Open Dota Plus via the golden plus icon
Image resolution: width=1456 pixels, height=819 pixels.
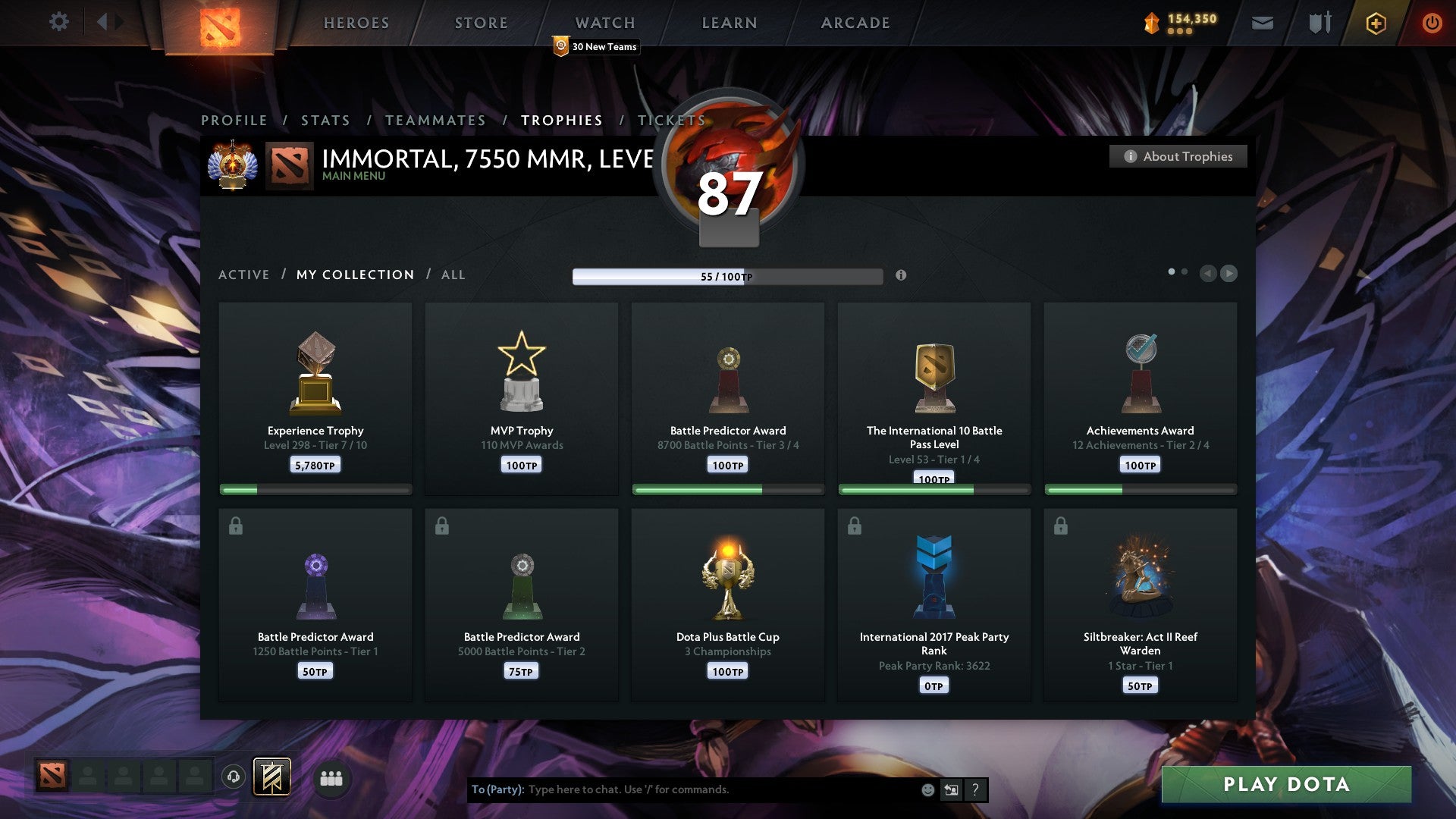tap(1376, 22)
